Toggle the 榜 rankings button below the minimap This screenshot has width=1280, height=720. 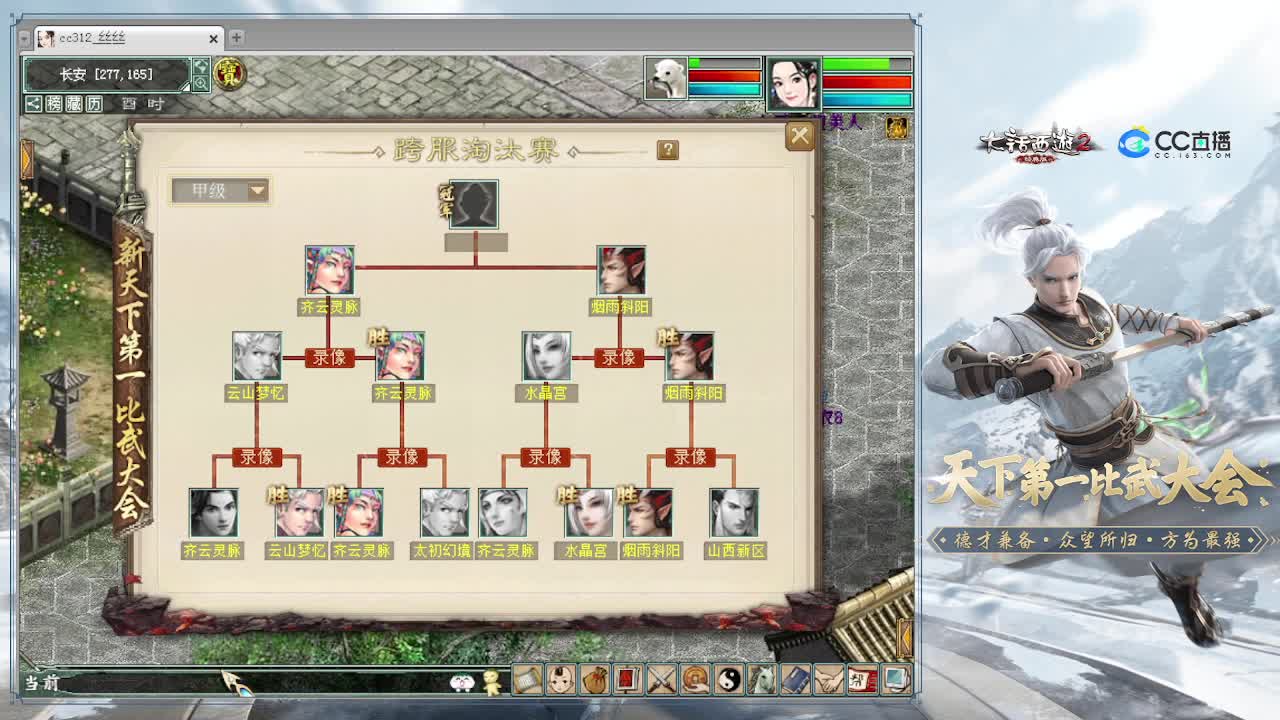[54, 102]
